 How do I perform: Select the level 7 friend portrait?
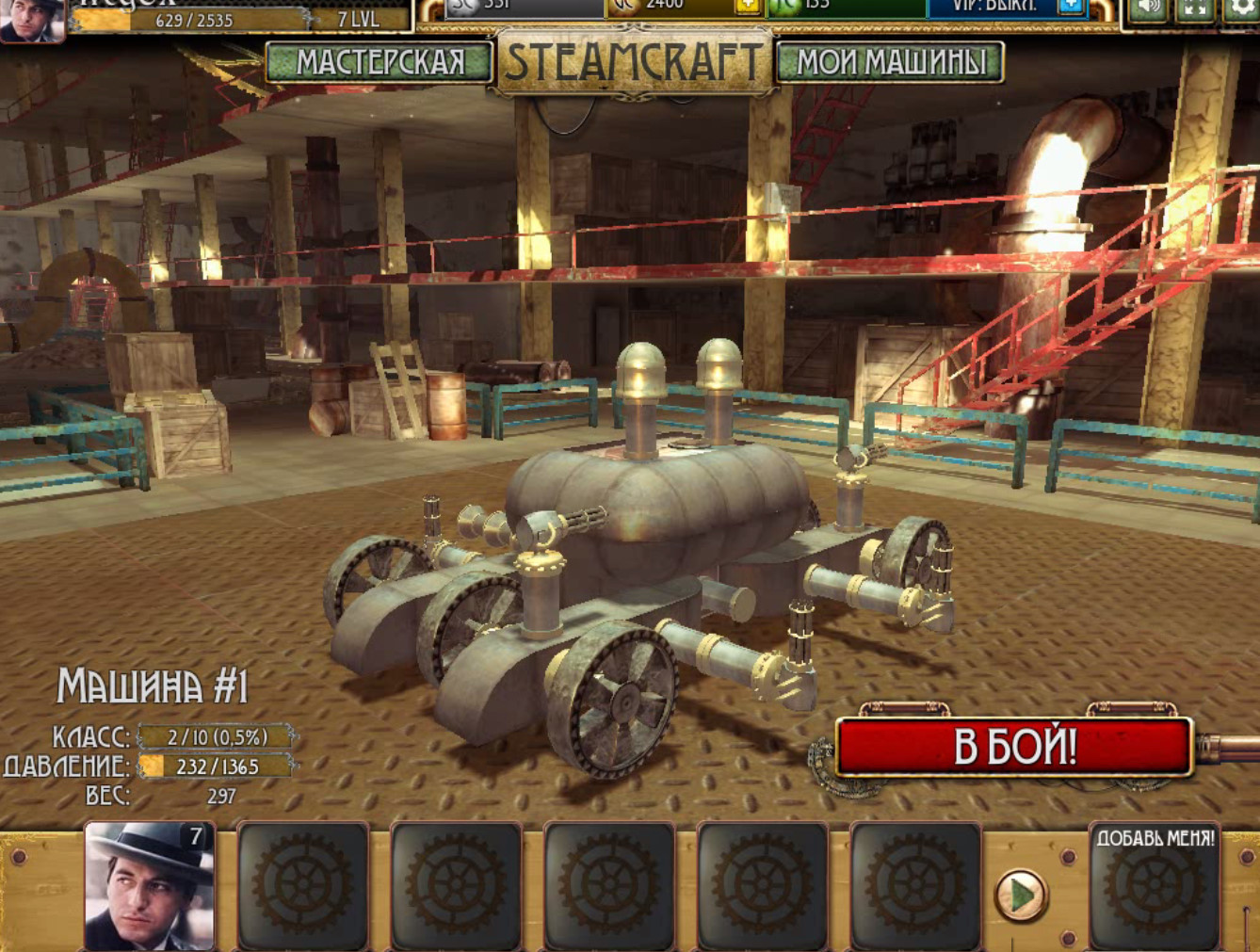click(150, 885)
